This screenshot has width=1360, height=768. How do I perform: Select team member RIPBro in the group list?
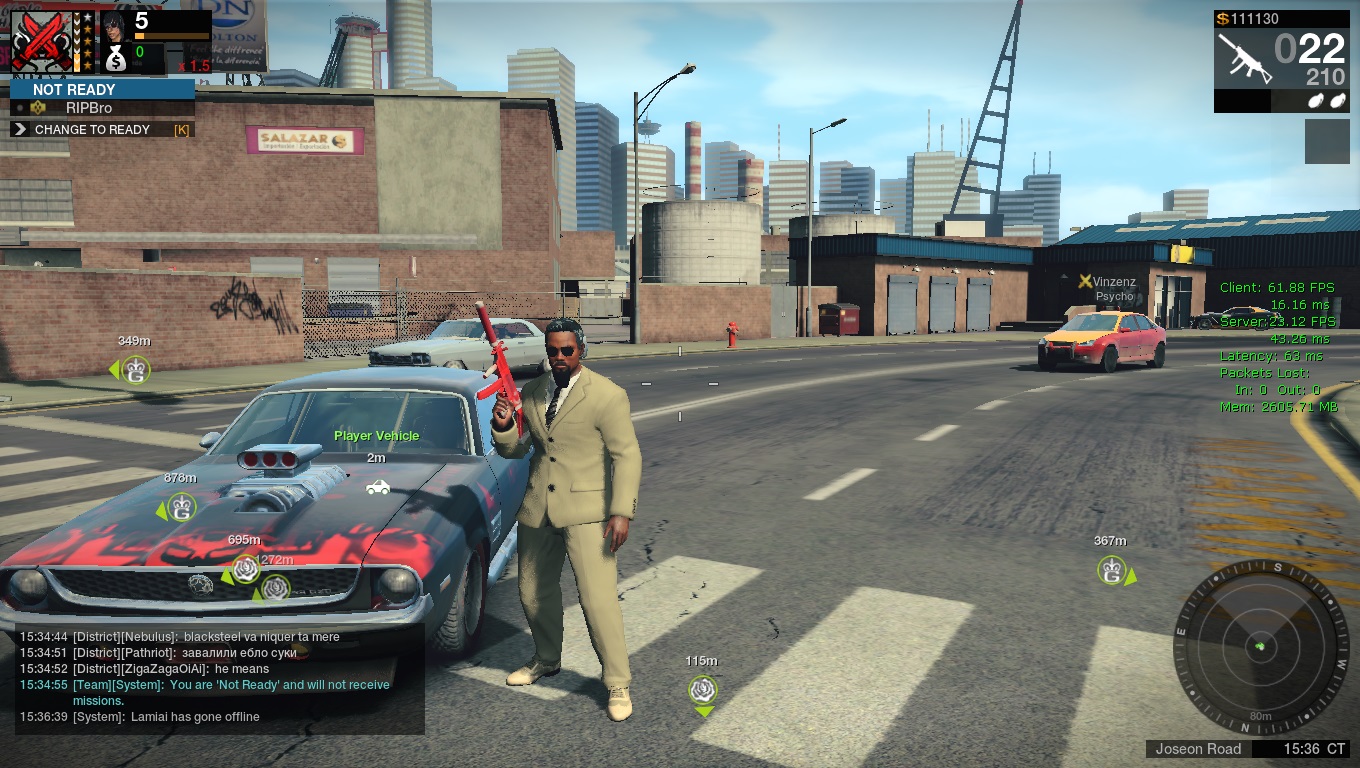click(89, 108)
